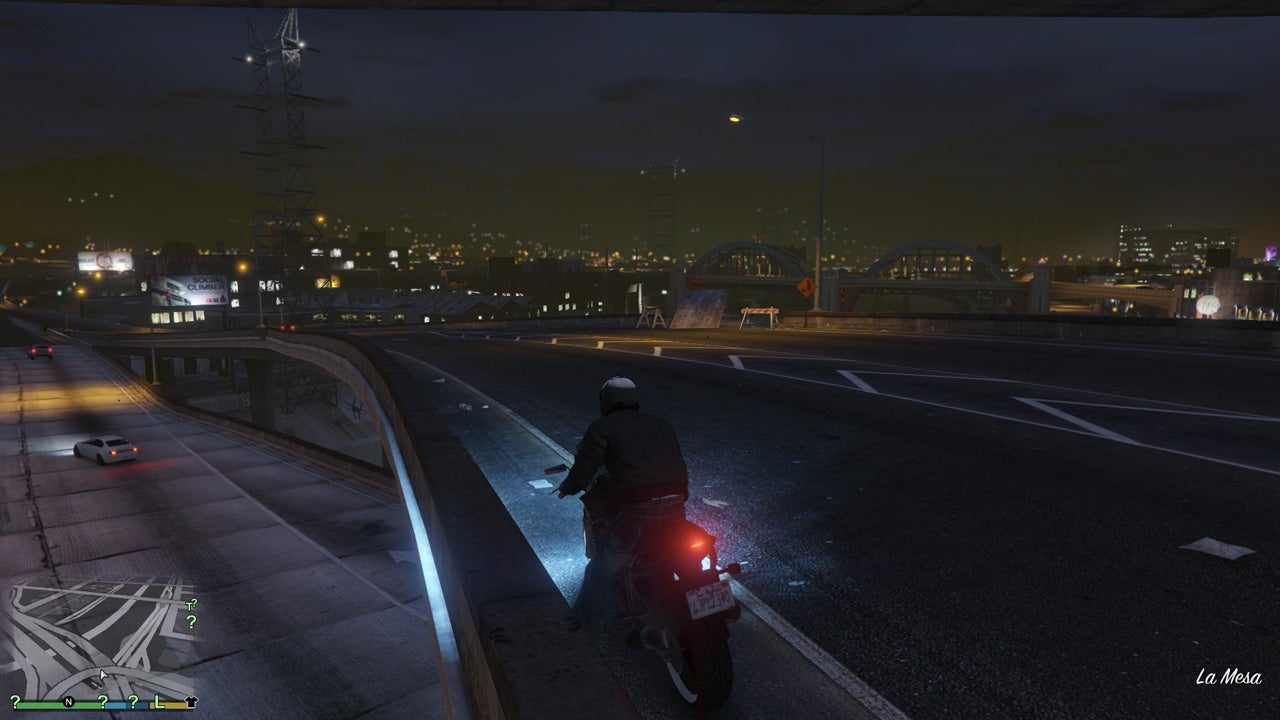
Task: Click the lower question mark blip on the minimap
Action: (192, 622)
